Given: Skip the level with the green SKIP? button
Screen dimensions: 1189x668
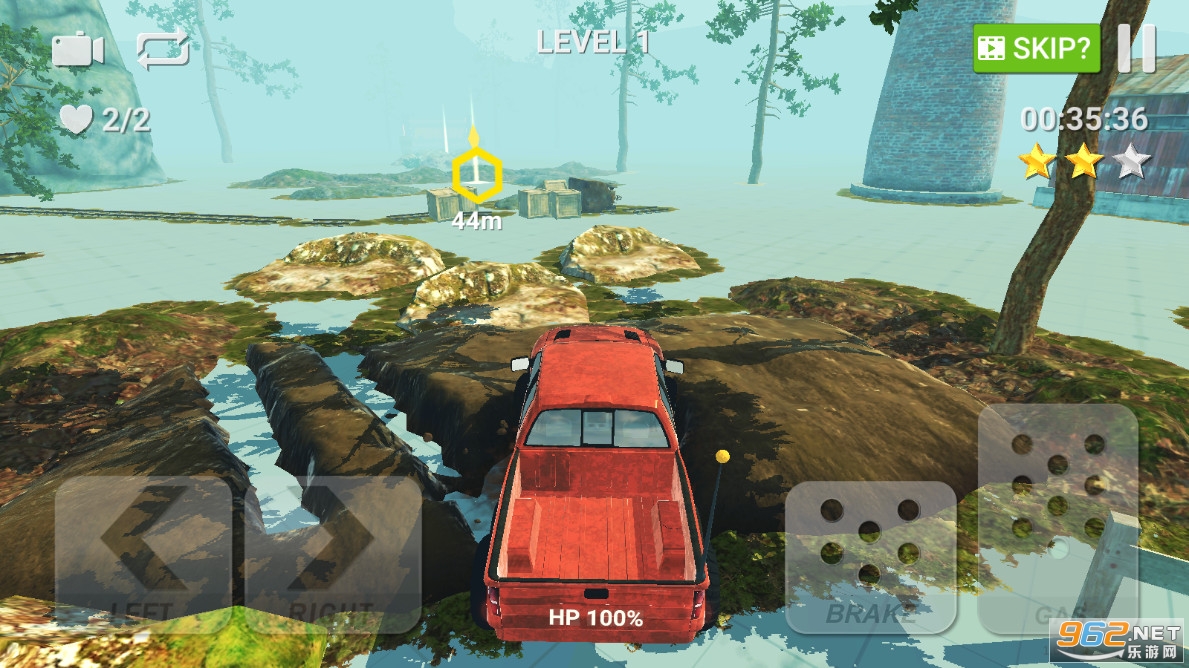Looking at the screenshot, I should pos(1036,48).
